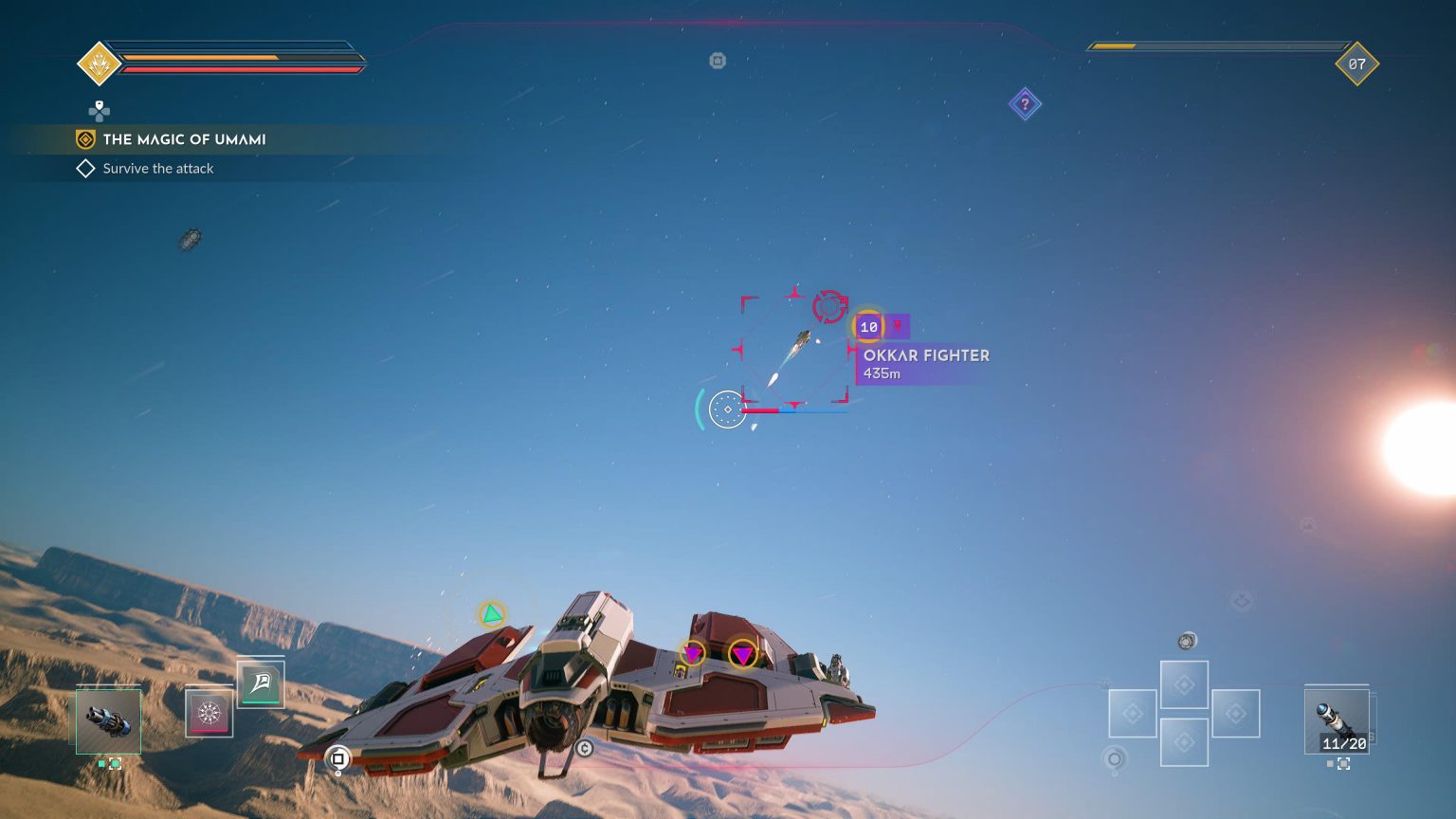1456x819 pixels.
Task: Expand the Survive the attack objective diamond
Action: [85, 168]
